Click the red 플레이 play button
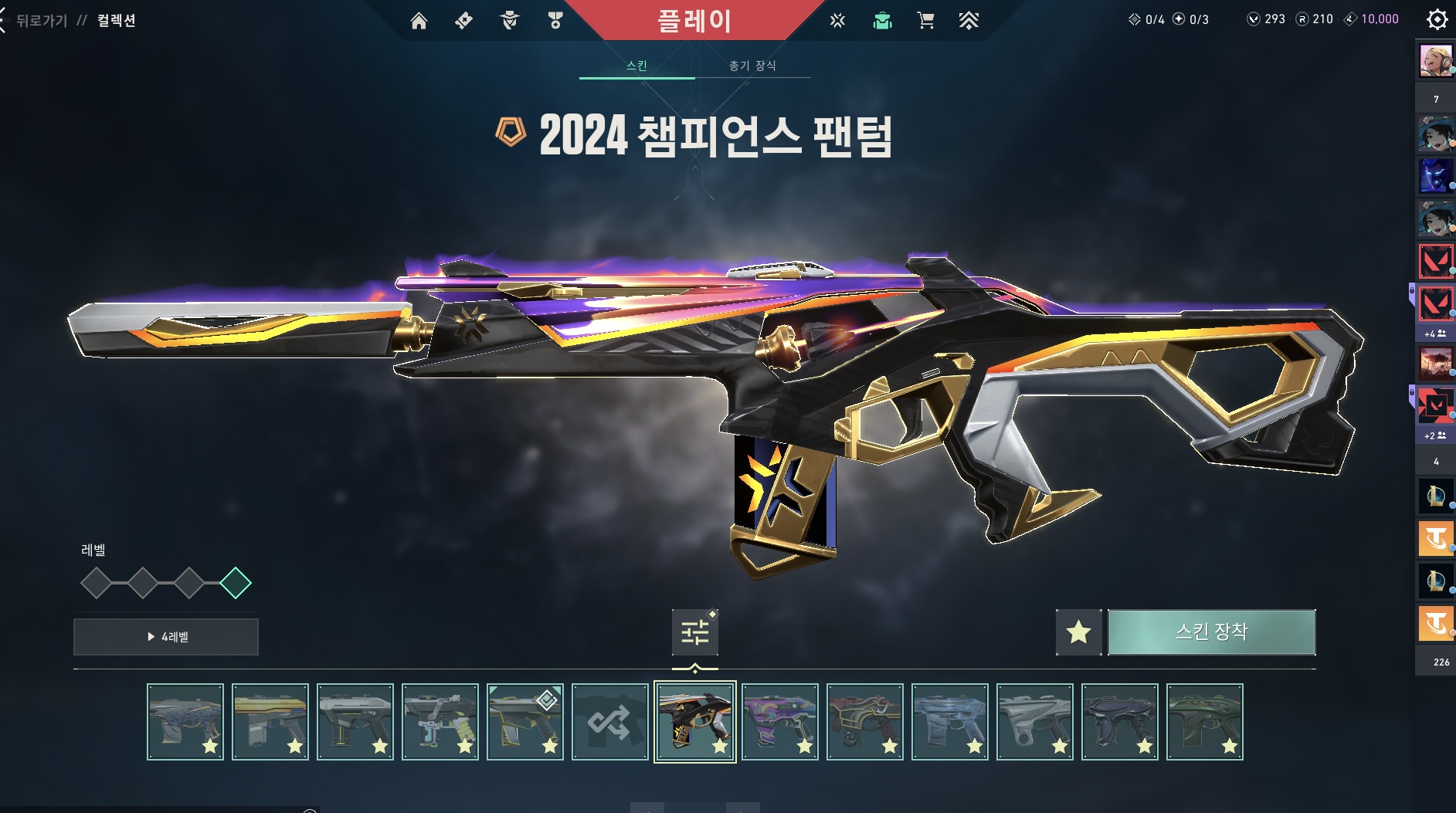This screenshot has width=1456, height=813. tap(694, 21)
